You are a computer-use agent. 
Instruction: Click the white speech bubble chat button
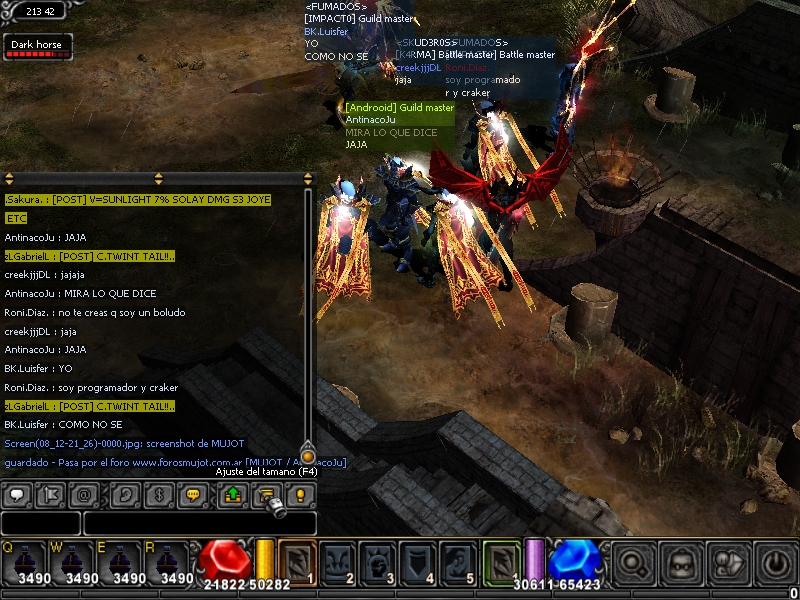click(x=17, y=494)
